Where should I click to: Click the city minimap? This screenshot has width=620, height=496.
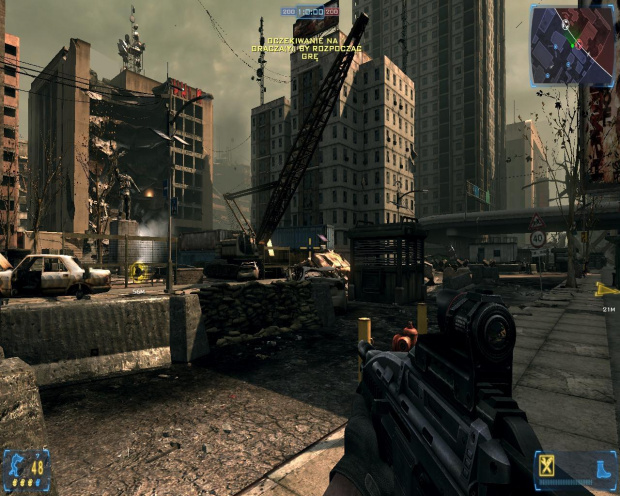pos(572,46)
